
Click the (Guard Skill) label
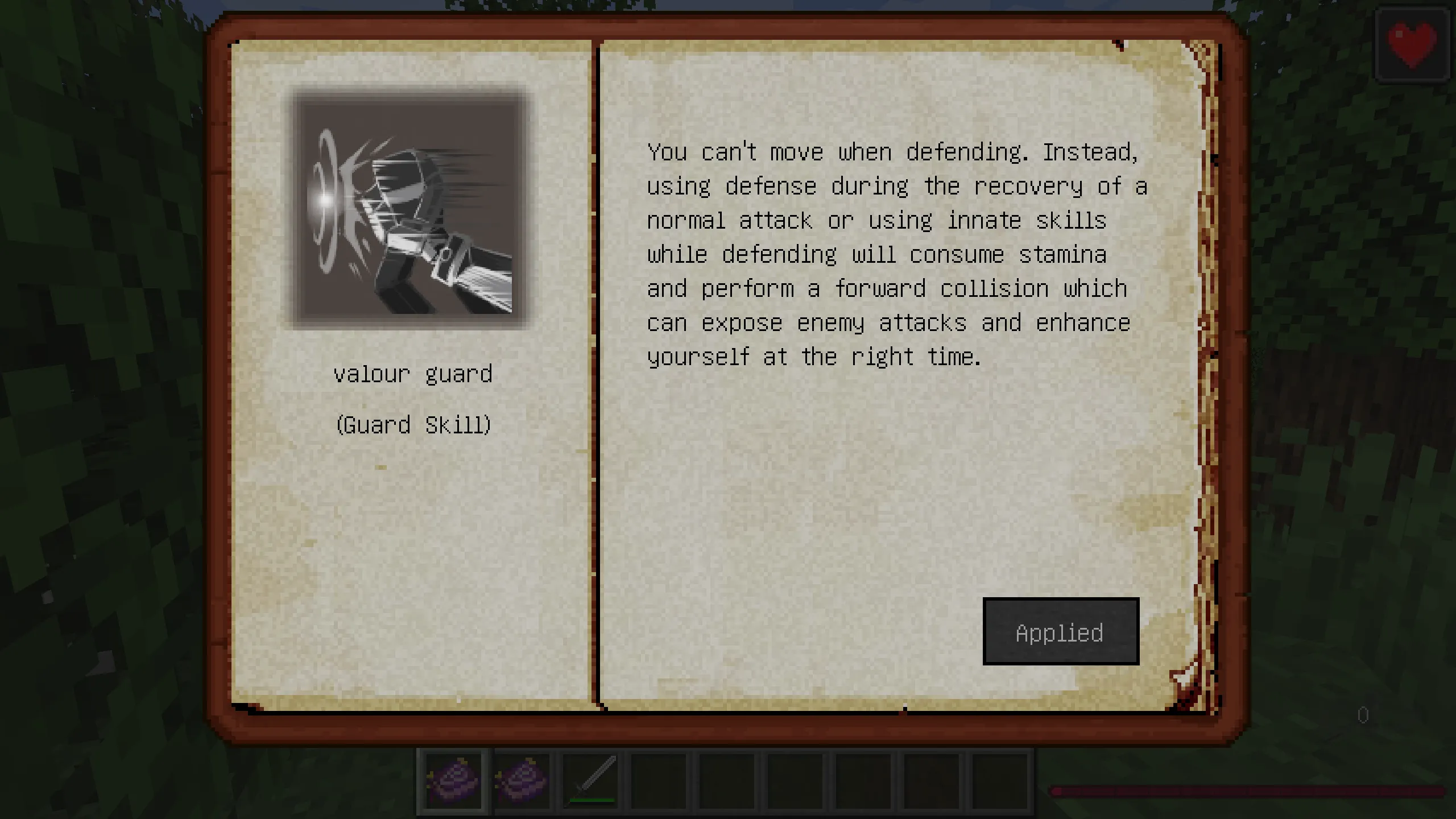[x=414, y=424]
